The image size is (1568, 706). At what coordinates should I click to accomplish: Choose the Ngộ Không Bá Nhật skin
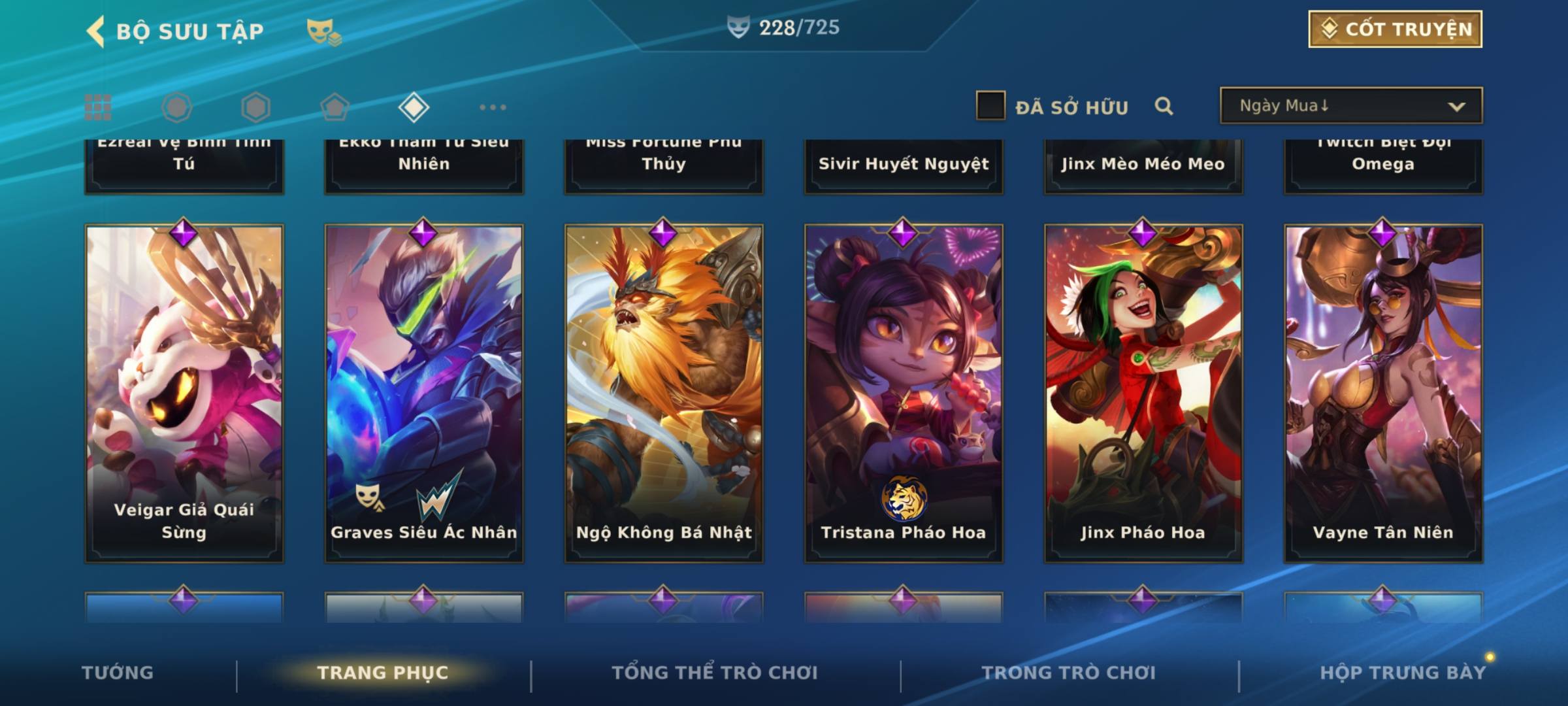coord(664,392)
